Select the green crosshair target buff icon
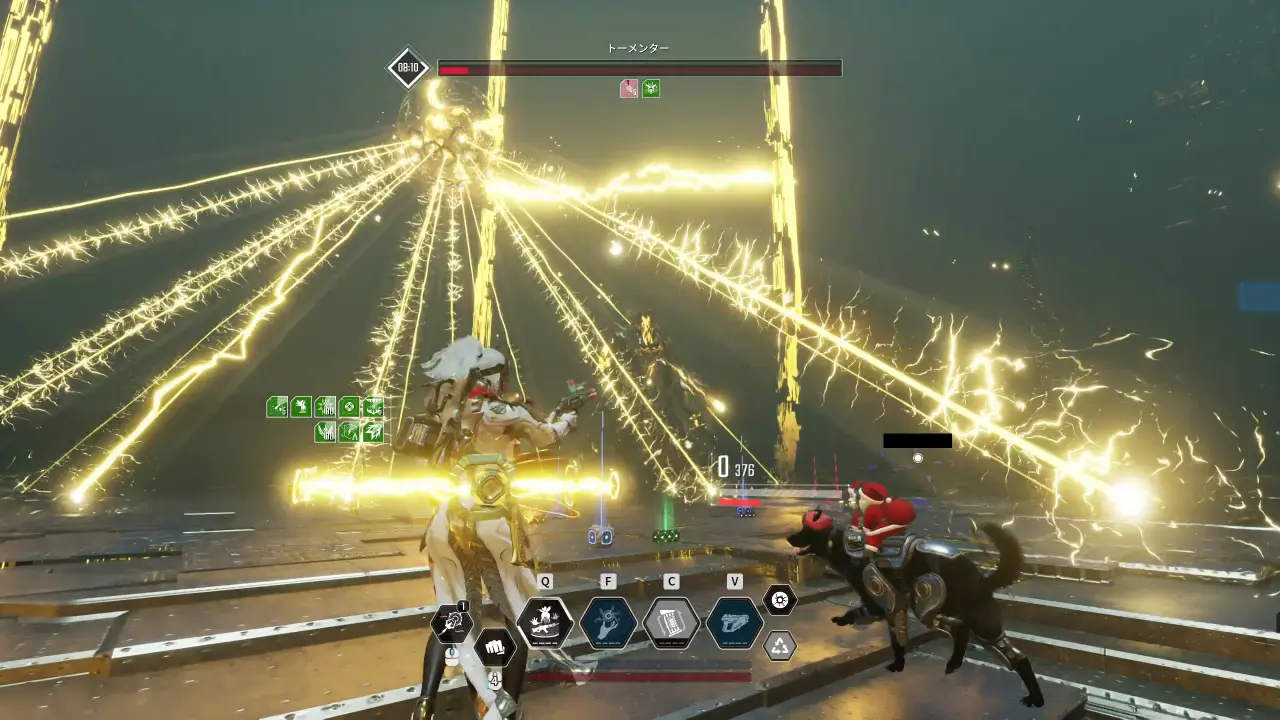Image resolution: width=1280 pixels, height=720 pixels. pos(349,407)
